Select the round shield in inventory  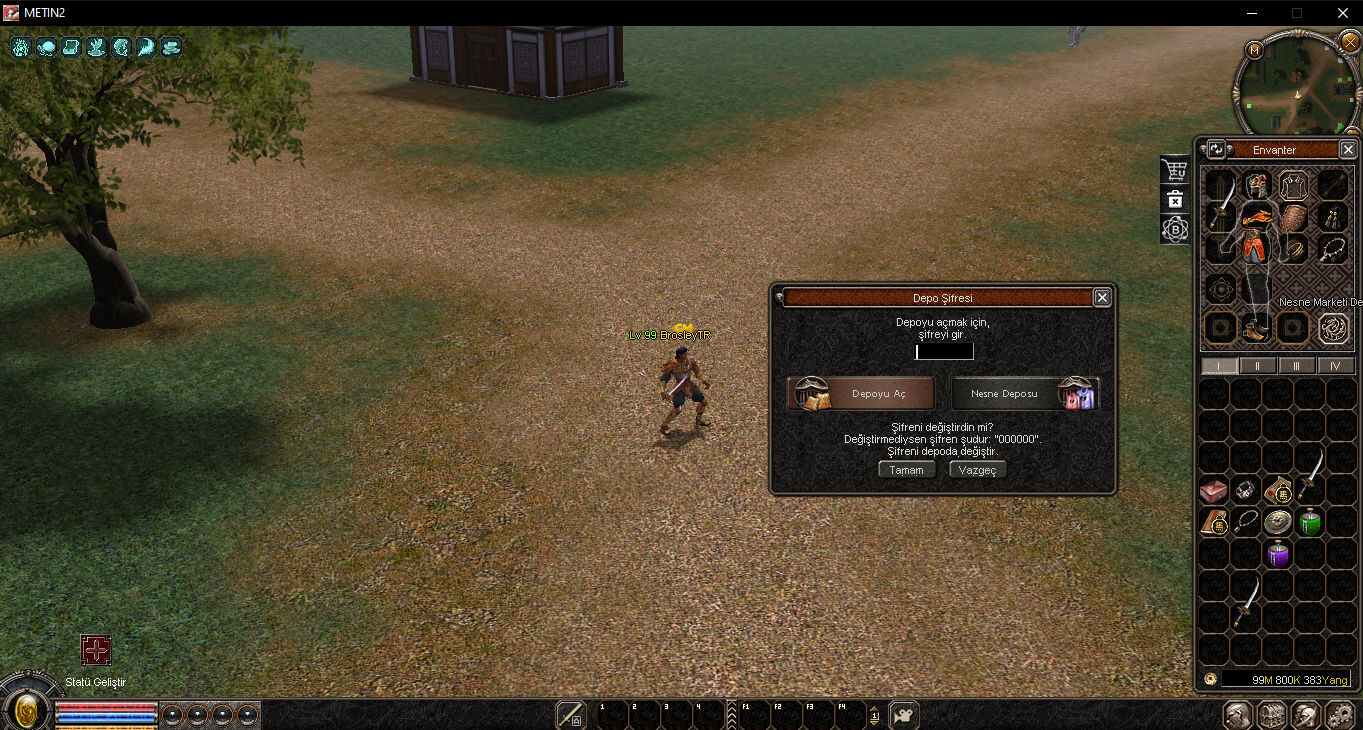click(1278, 522)
